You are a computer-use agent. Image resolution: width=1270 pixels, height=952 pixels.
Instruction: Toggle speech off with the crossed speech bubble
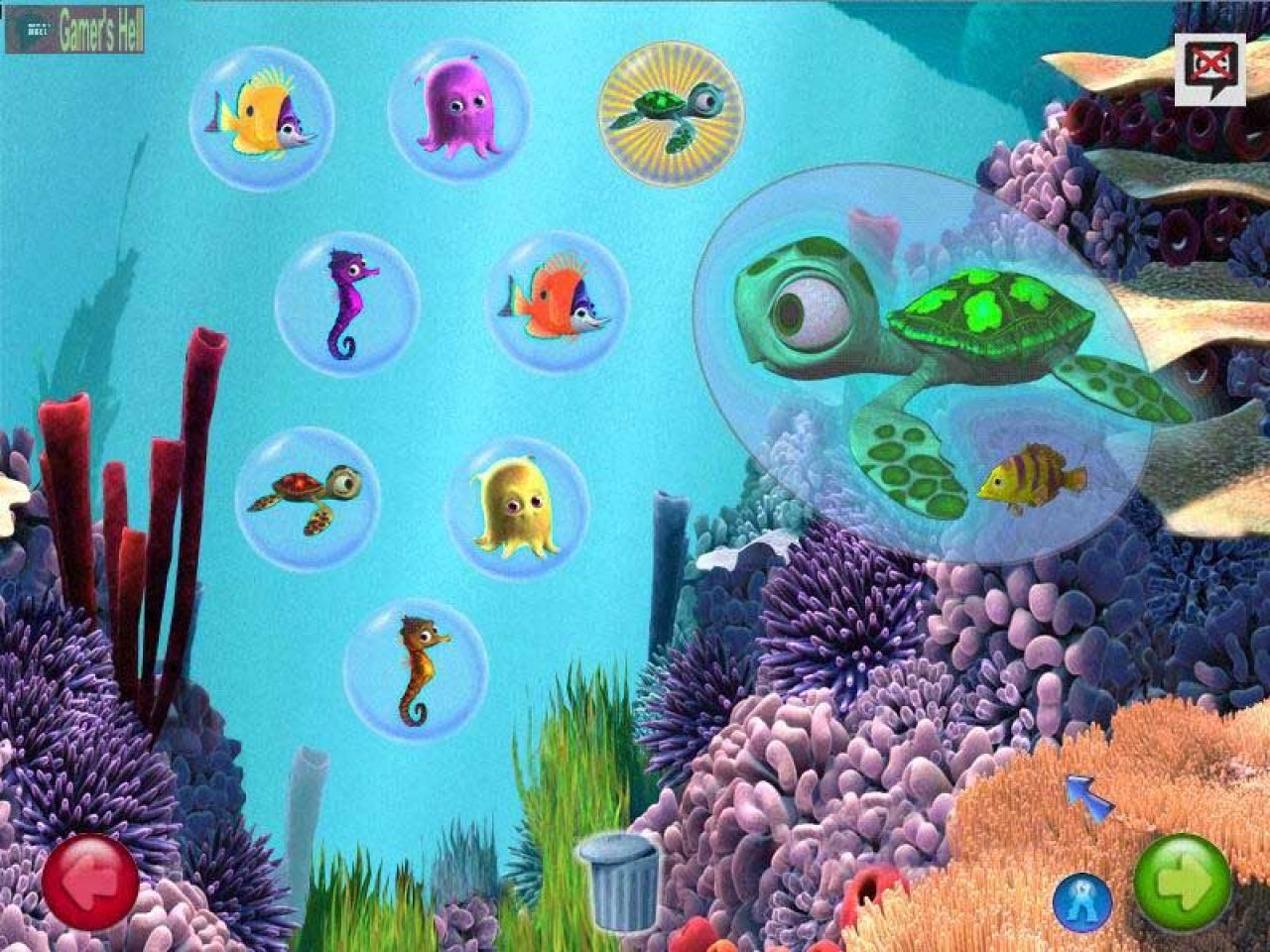pyautogui.click(x=1208, y=61)
